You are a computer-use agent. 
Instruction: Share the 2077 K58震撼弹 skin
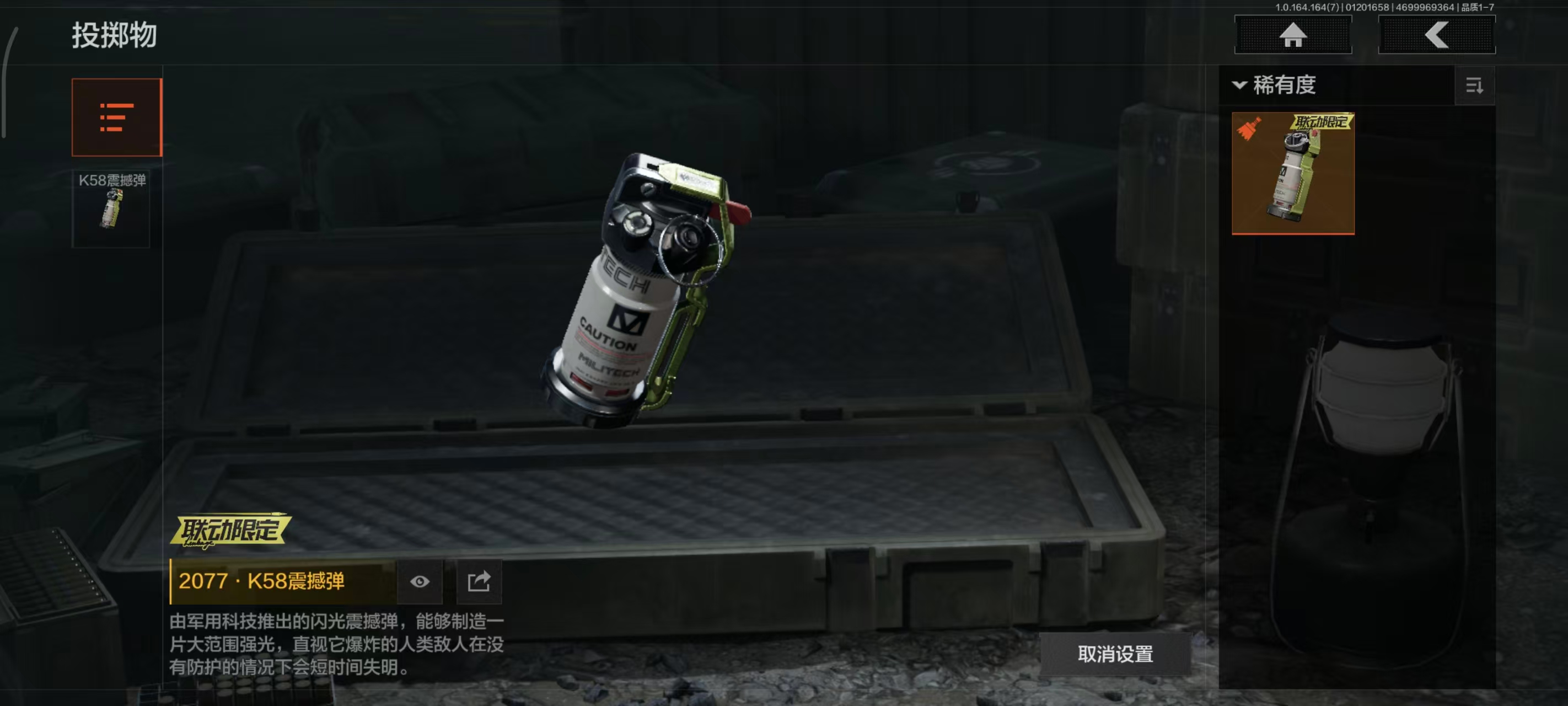(x=479, y=581)
